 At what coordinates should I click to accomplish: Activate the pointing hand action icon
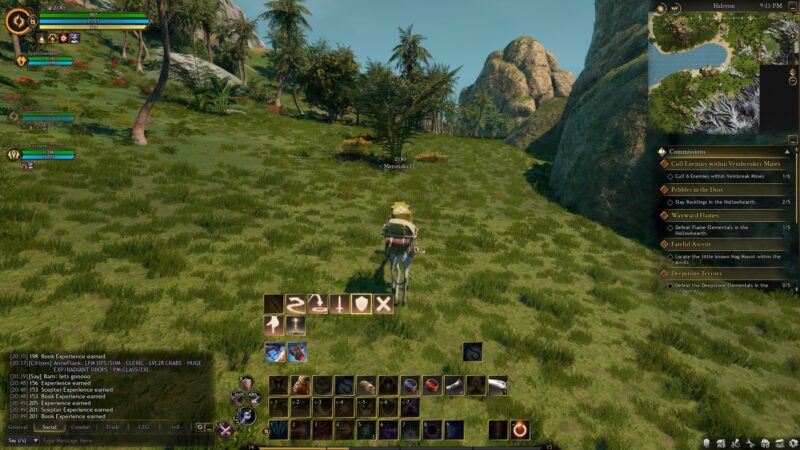coord(273,325)
